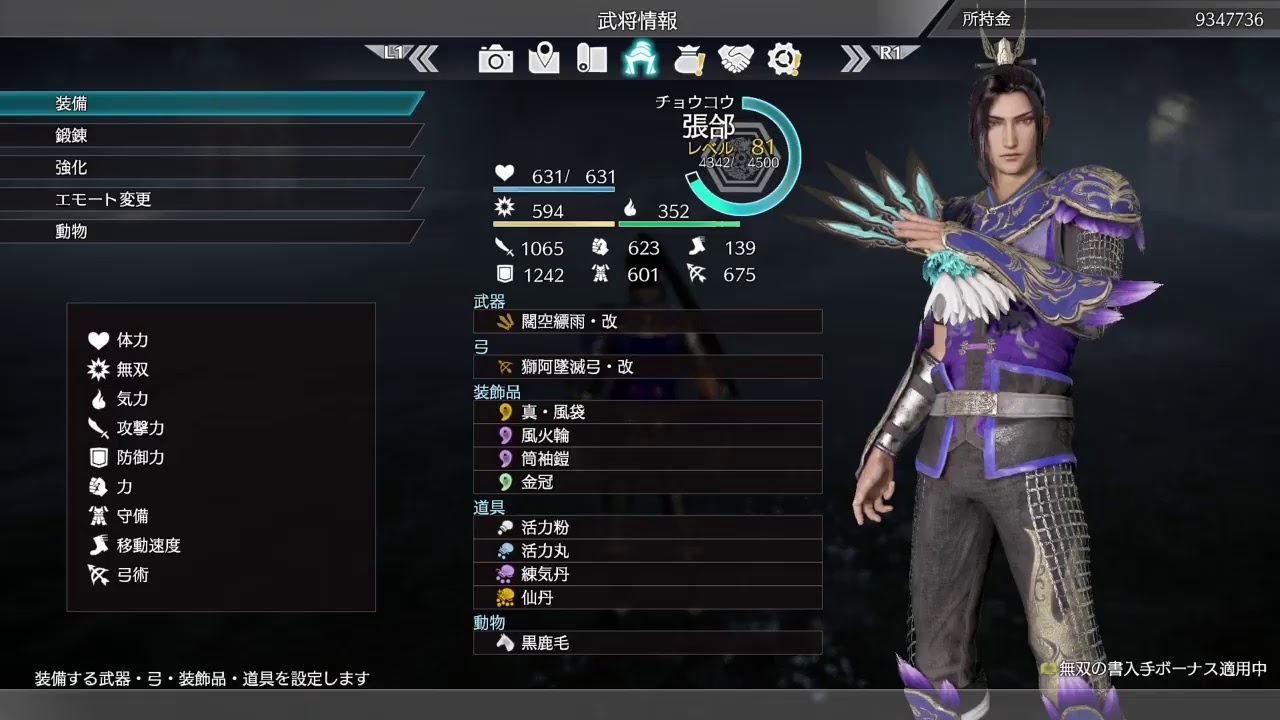Open the gear settings tab icon
Screen dimensions: 1280x720
pos(785,59)
